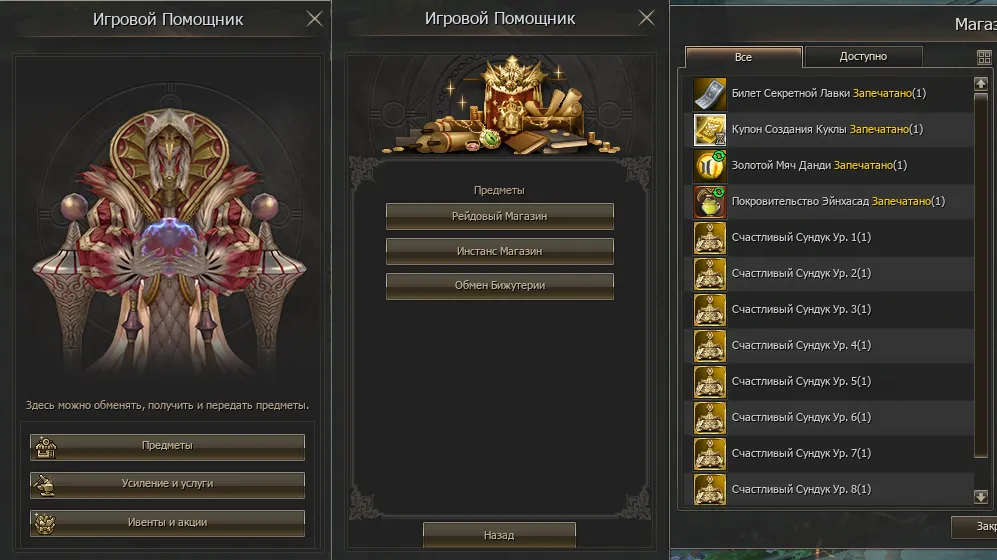Image resolution: width=997 pixels, height=560 pixels.
Task: Choose Счастливый Сундук Ур. 1 row
Action: tap(828, 238)
